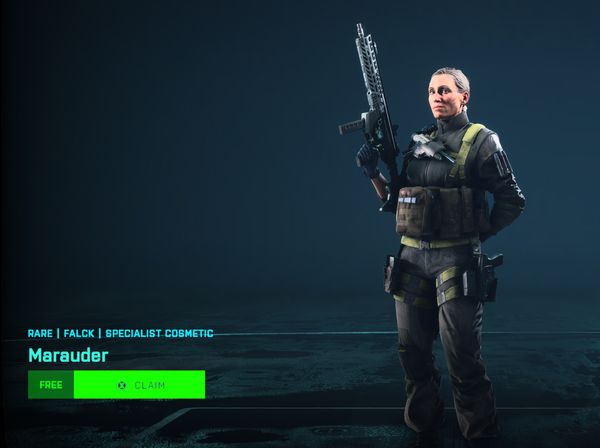600x448 pixels.
Task: Claim the free Marauder cosmetic
Action: point(139,384)
